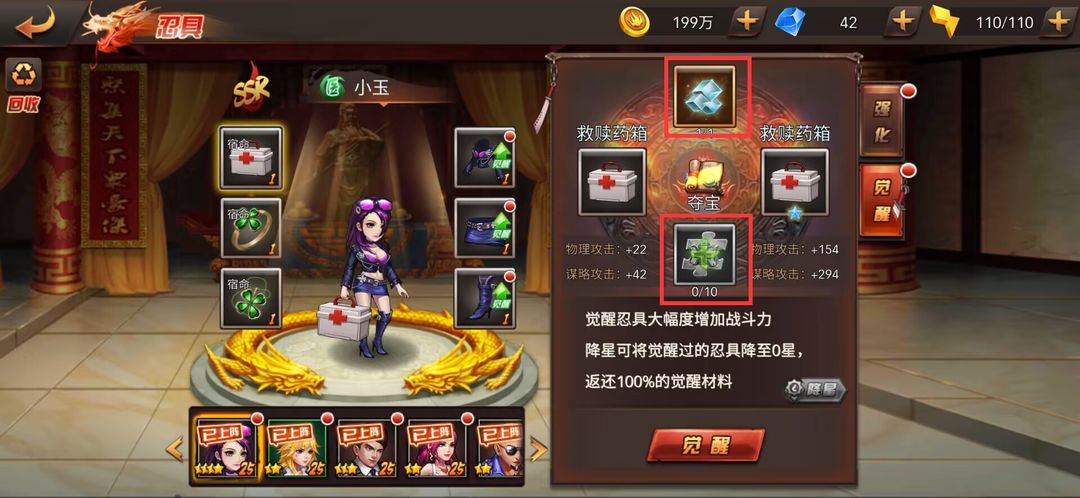Go back with the orange arrow
The width and height of the screenshot is (1080, 498).
click(x=35, y=21)
